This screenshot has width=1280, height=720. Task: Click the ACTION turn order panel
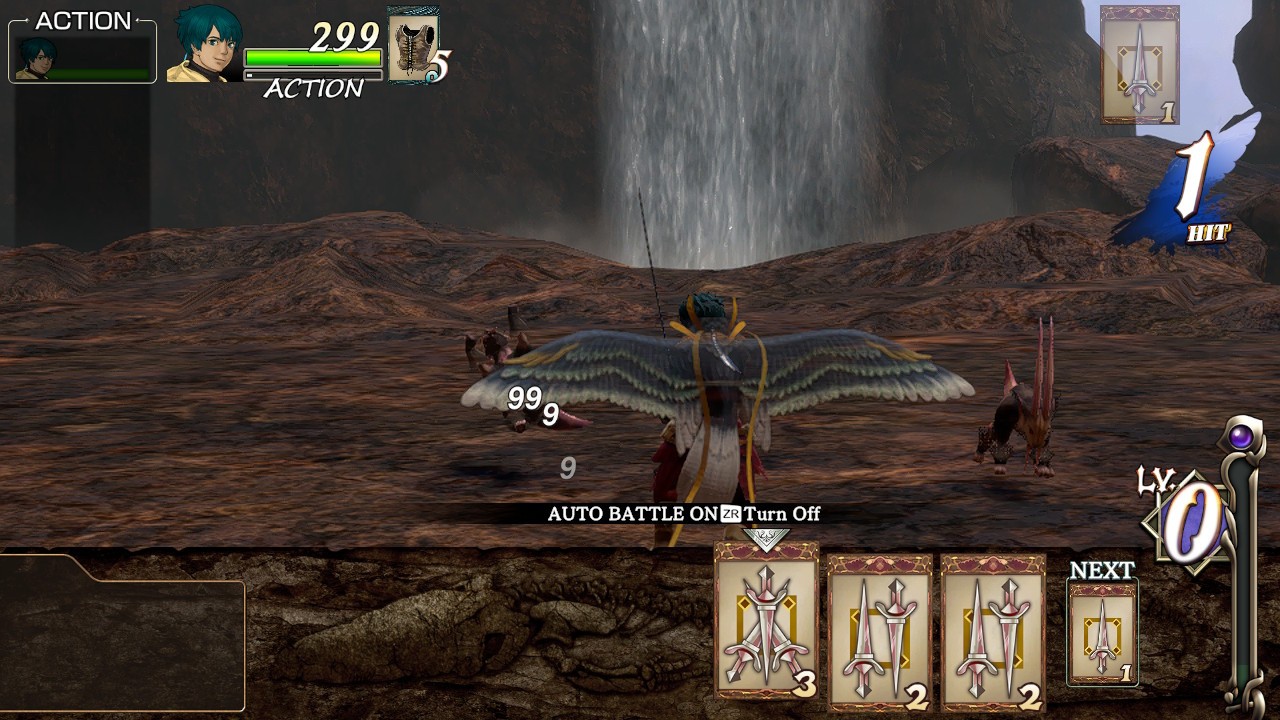tap(83, 48)
